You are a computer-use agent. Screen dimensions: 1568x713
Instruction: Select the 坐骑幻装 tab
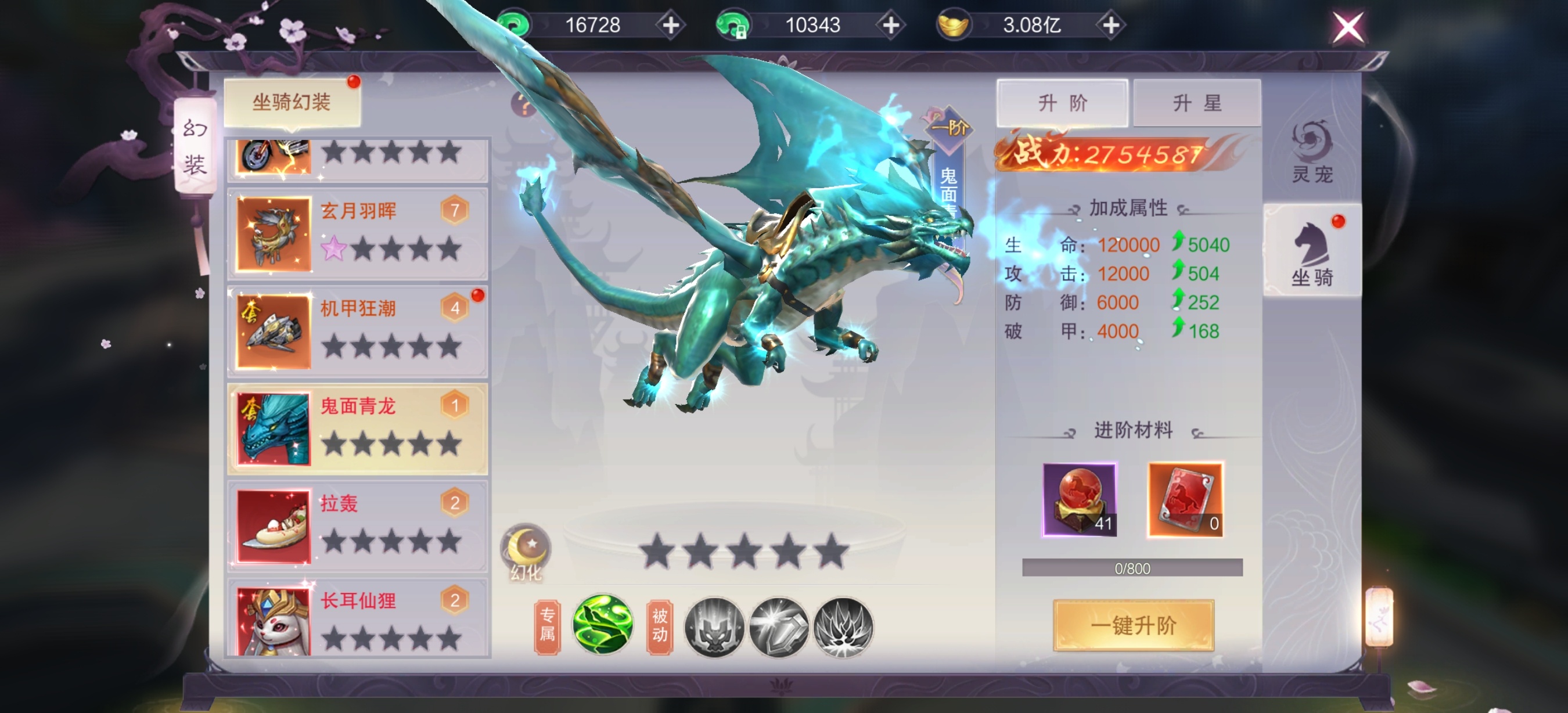[292, 102]
